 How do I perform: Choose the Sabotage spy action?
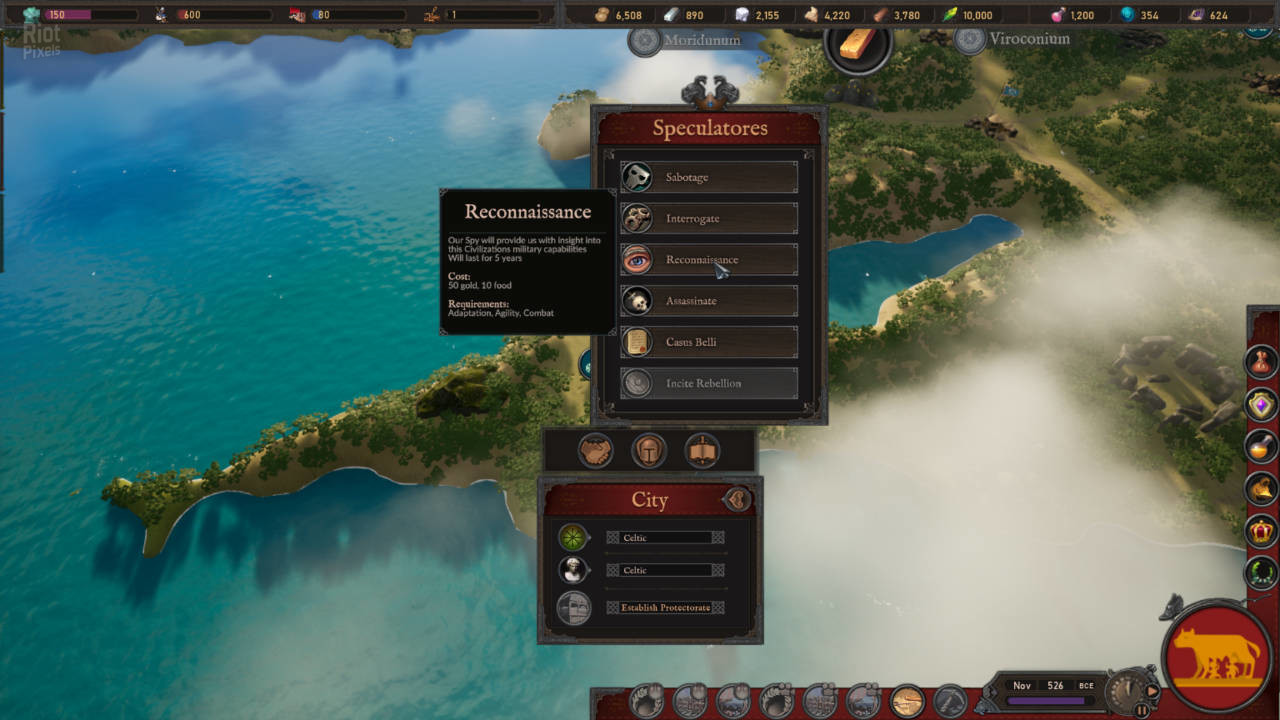point(709,177)
